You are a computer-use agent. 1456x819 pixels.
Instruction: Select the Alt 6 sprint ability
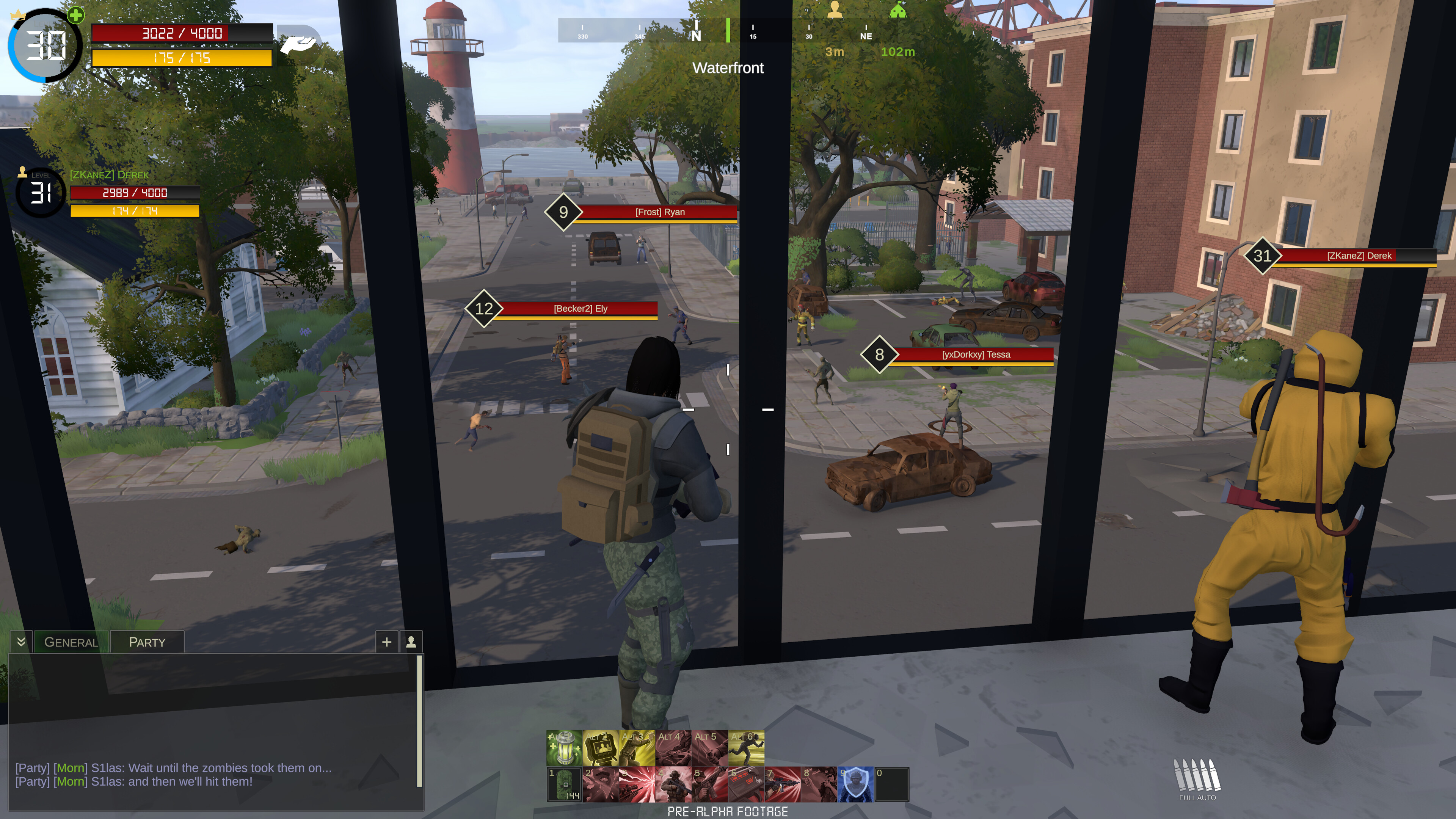746,747
